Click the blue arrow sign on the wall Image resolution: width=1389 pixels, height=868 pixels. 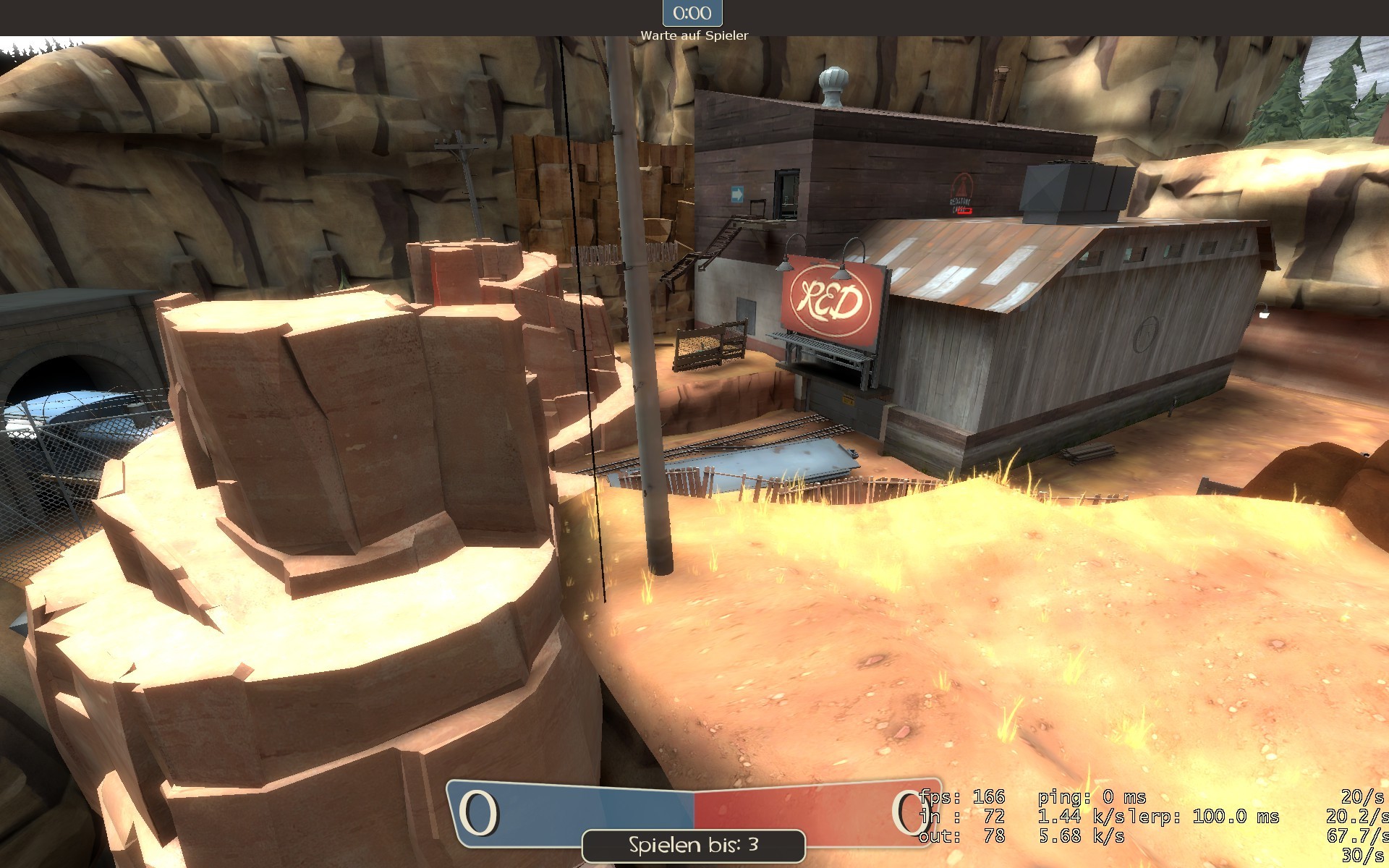tap(736, 193)
